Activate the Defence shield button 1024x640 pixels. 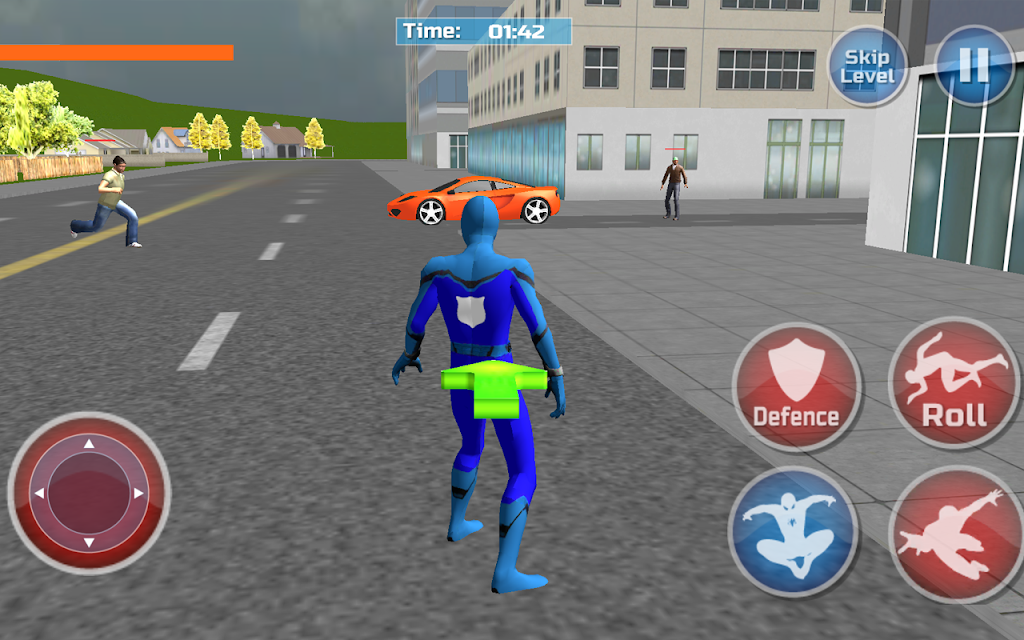click(x=796, y=386)
